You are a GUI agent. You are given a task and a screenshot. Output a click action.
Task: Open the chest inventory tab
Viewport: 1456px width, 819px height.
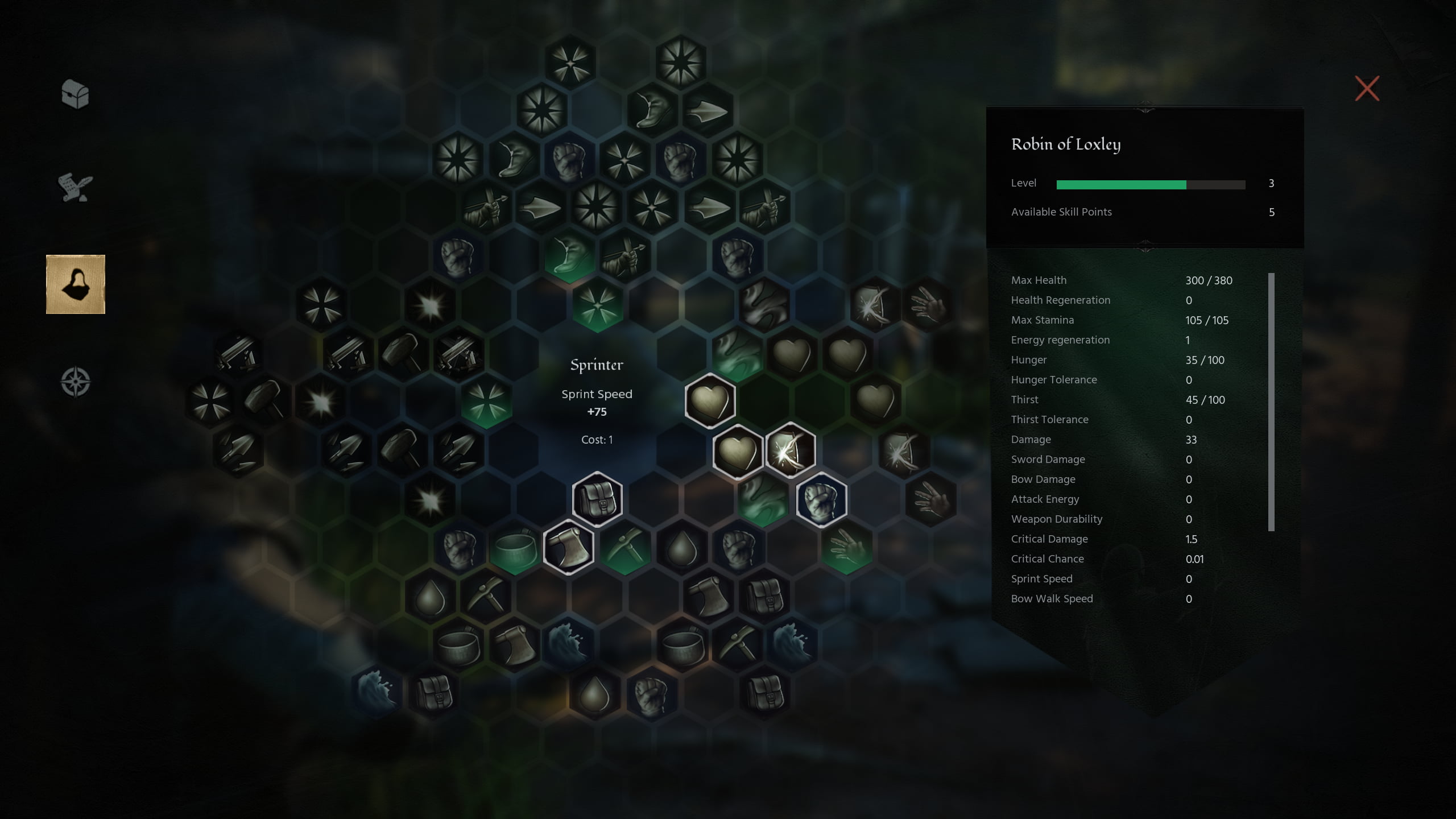coord(75,94)
